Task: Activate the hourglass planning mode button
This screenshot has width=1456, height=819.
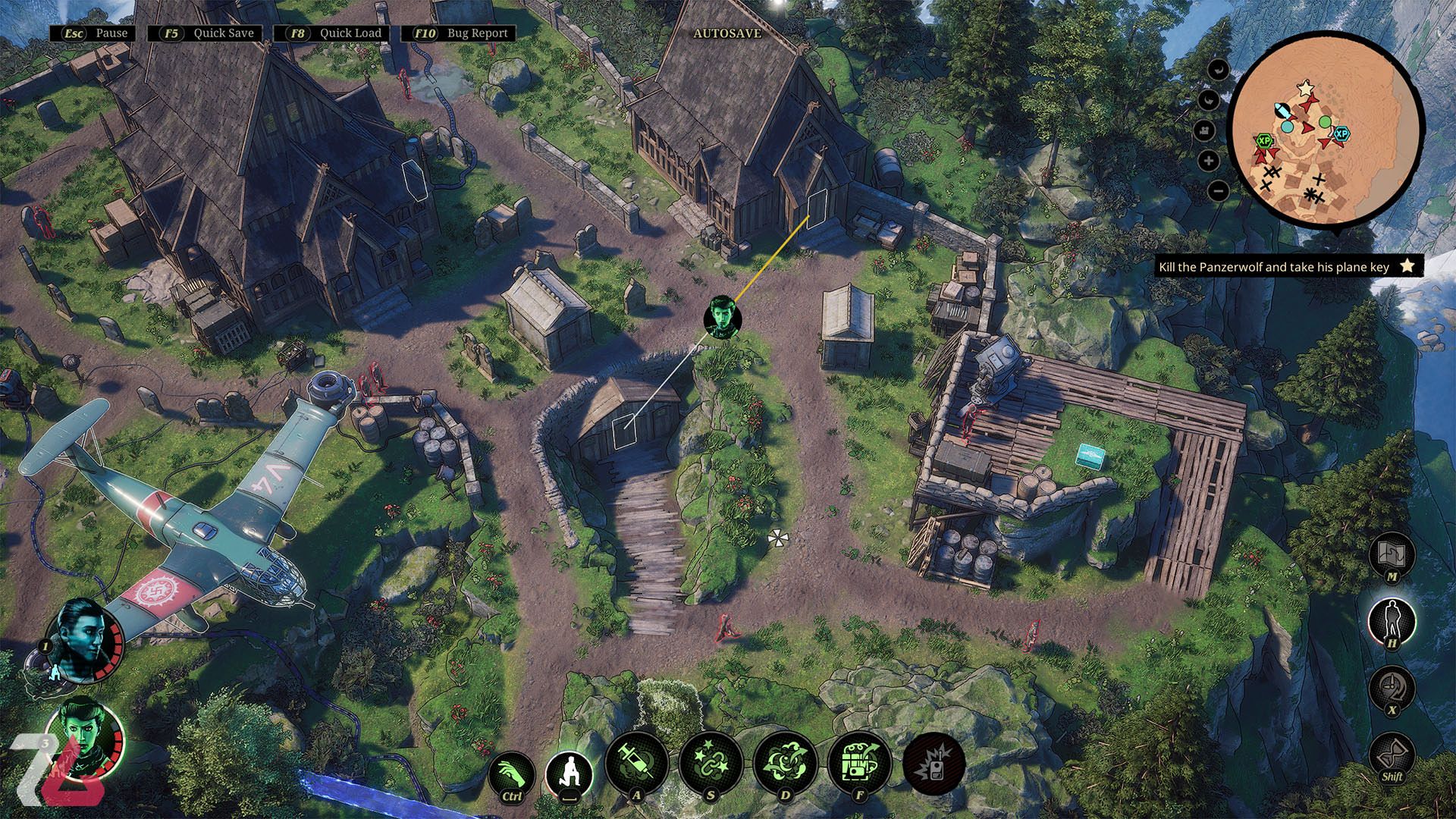Action: click(1392, 753)
